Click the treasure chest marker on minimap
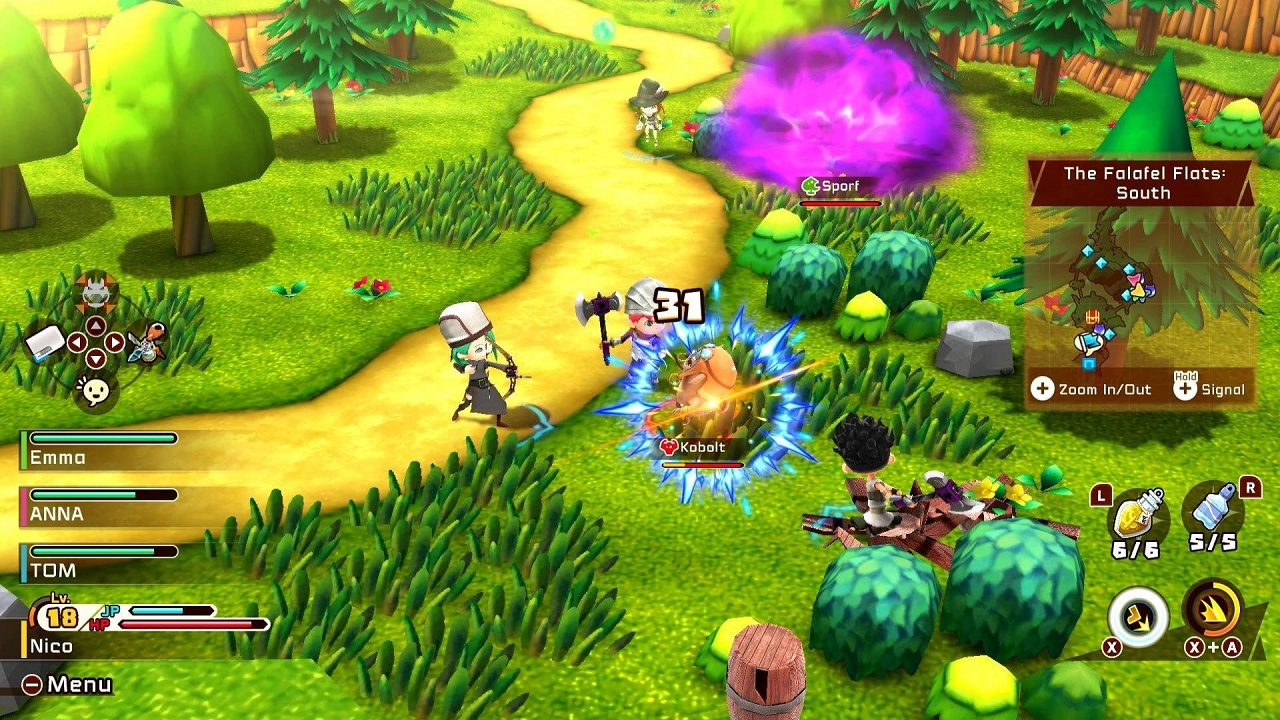This screenshot has width=1280, height=720. [x=1092, y=317]
